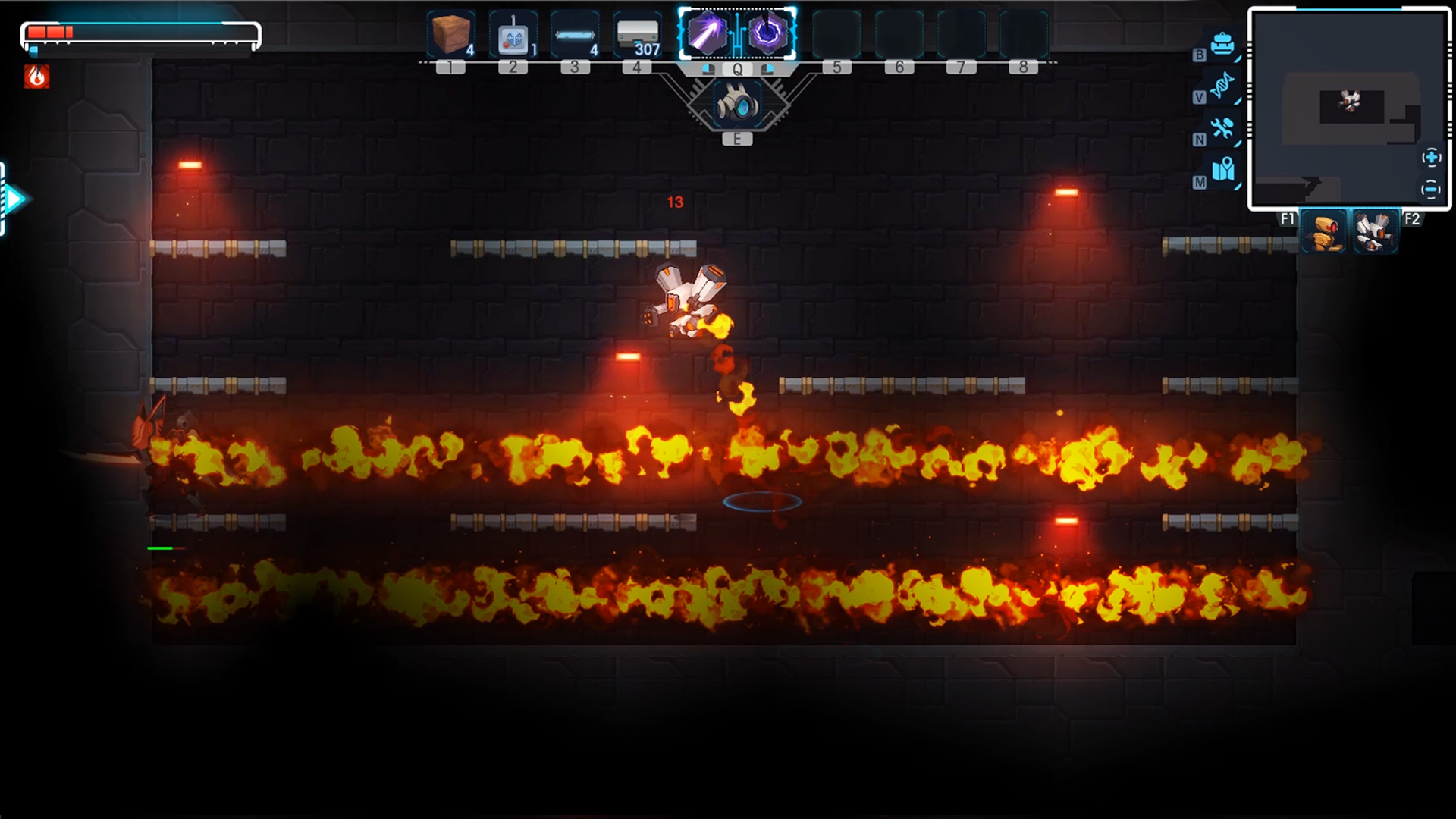
Task: Switch to the white mech on F2
Action: click(1375, 231)
